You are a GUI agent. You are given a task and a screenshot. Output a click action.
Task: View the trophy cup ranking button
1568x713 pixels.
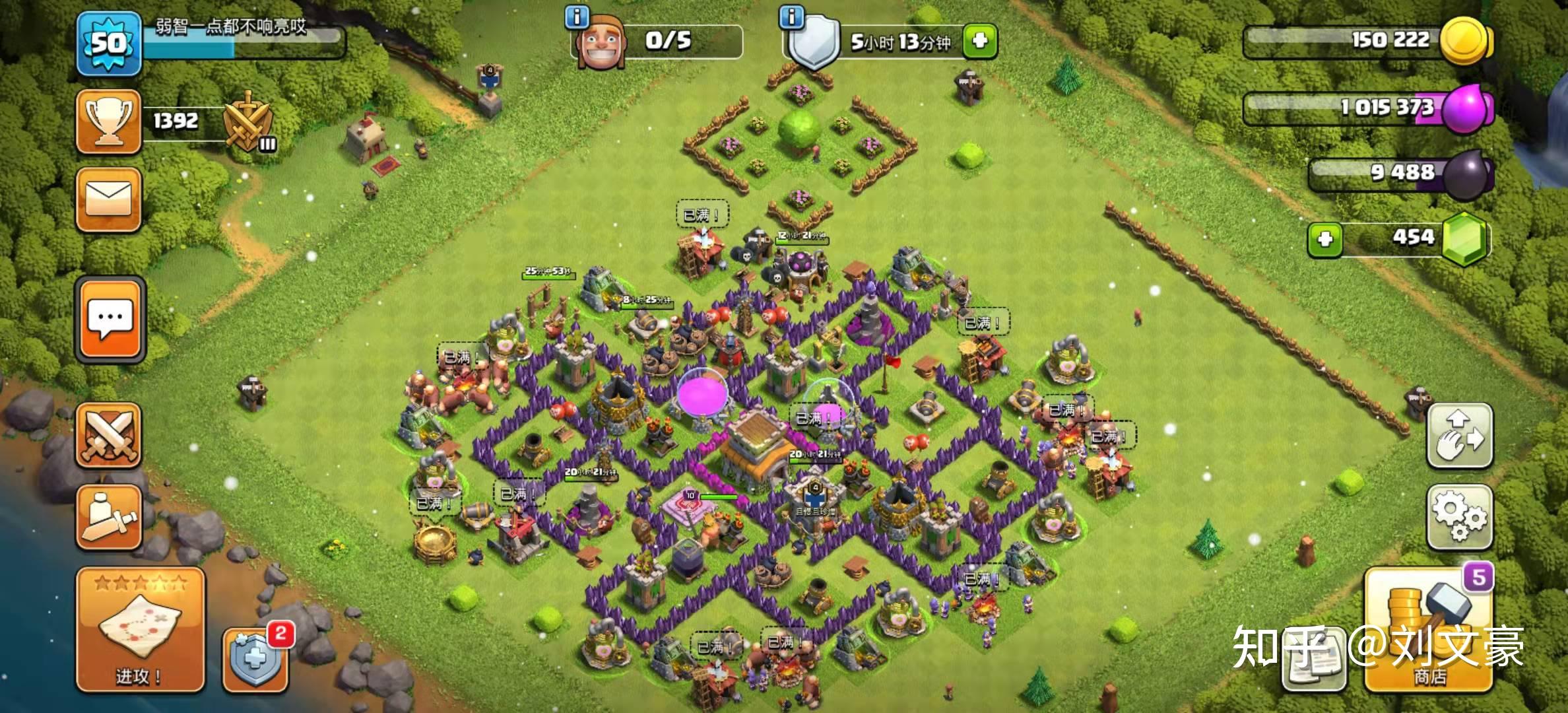pyautogui.click(x=109, y=121)
